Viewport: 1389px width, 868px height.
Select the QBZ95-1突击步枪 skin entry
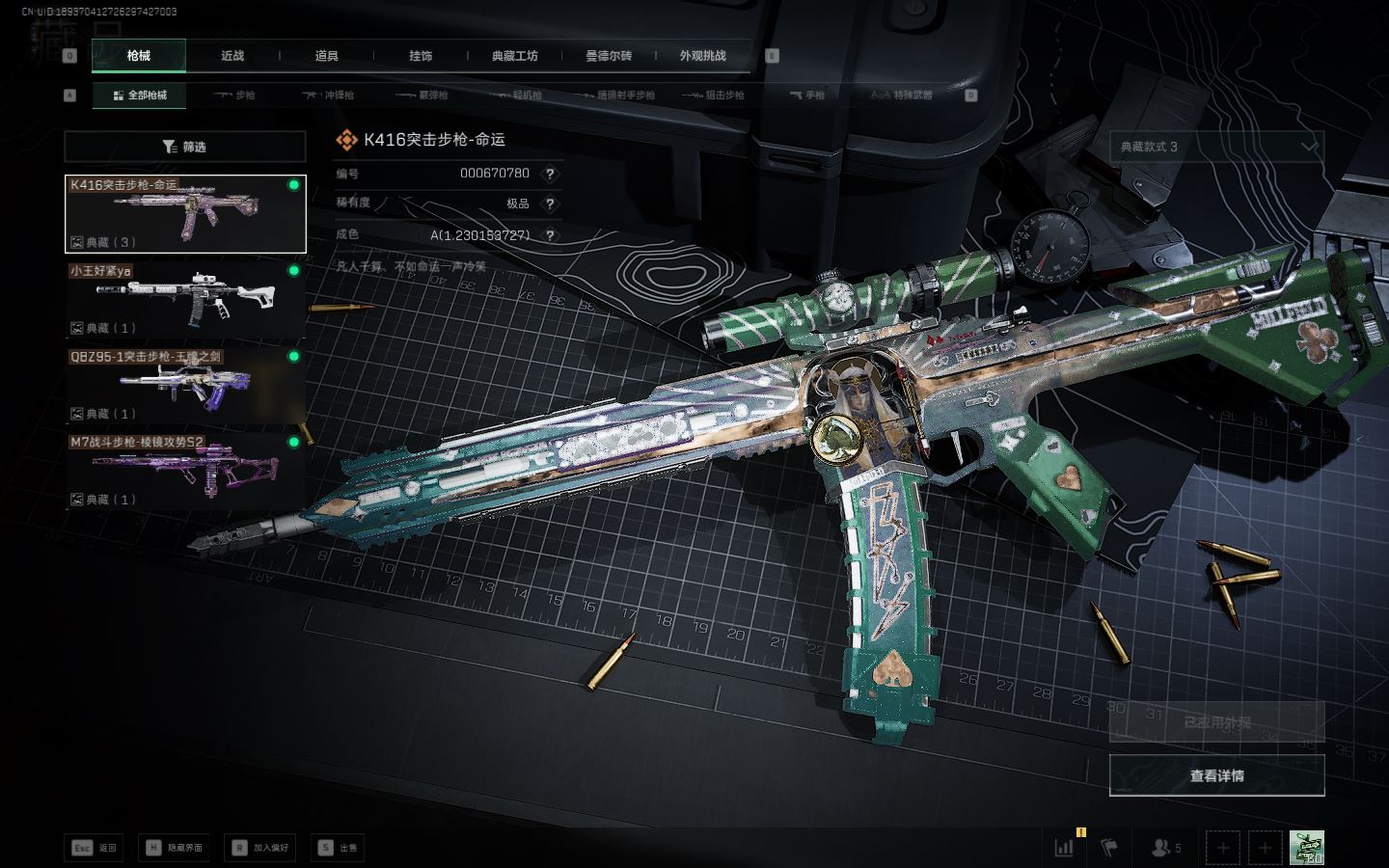click(x=185, y=385)
